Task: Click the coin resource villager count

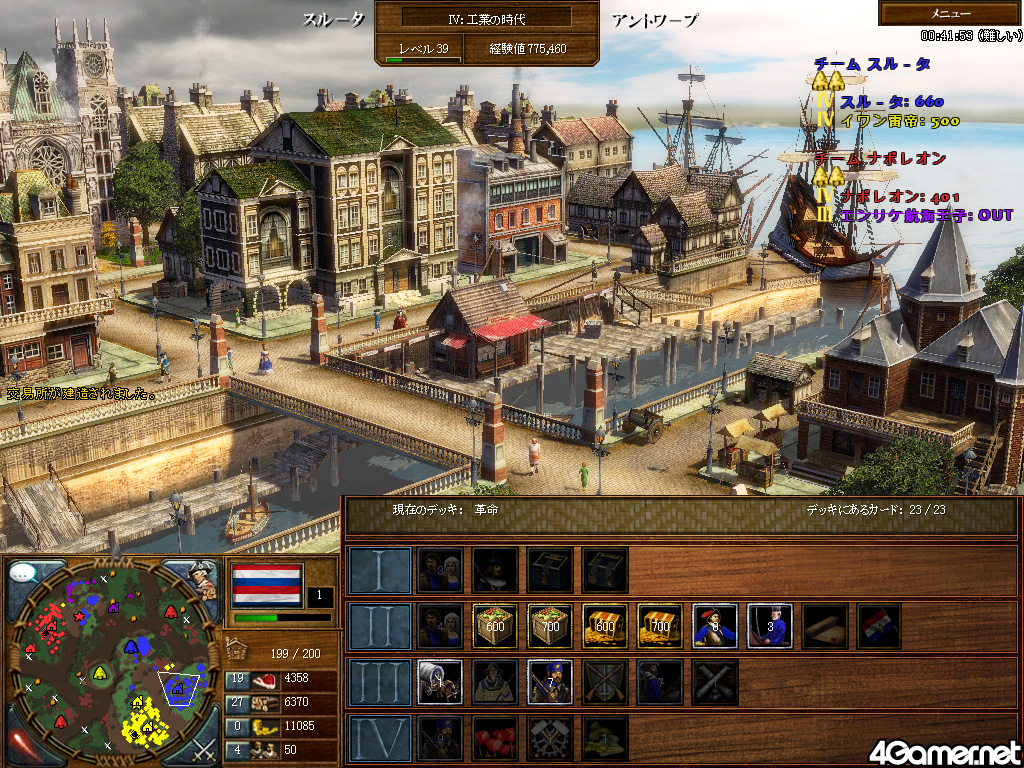Action: [238, 725]
